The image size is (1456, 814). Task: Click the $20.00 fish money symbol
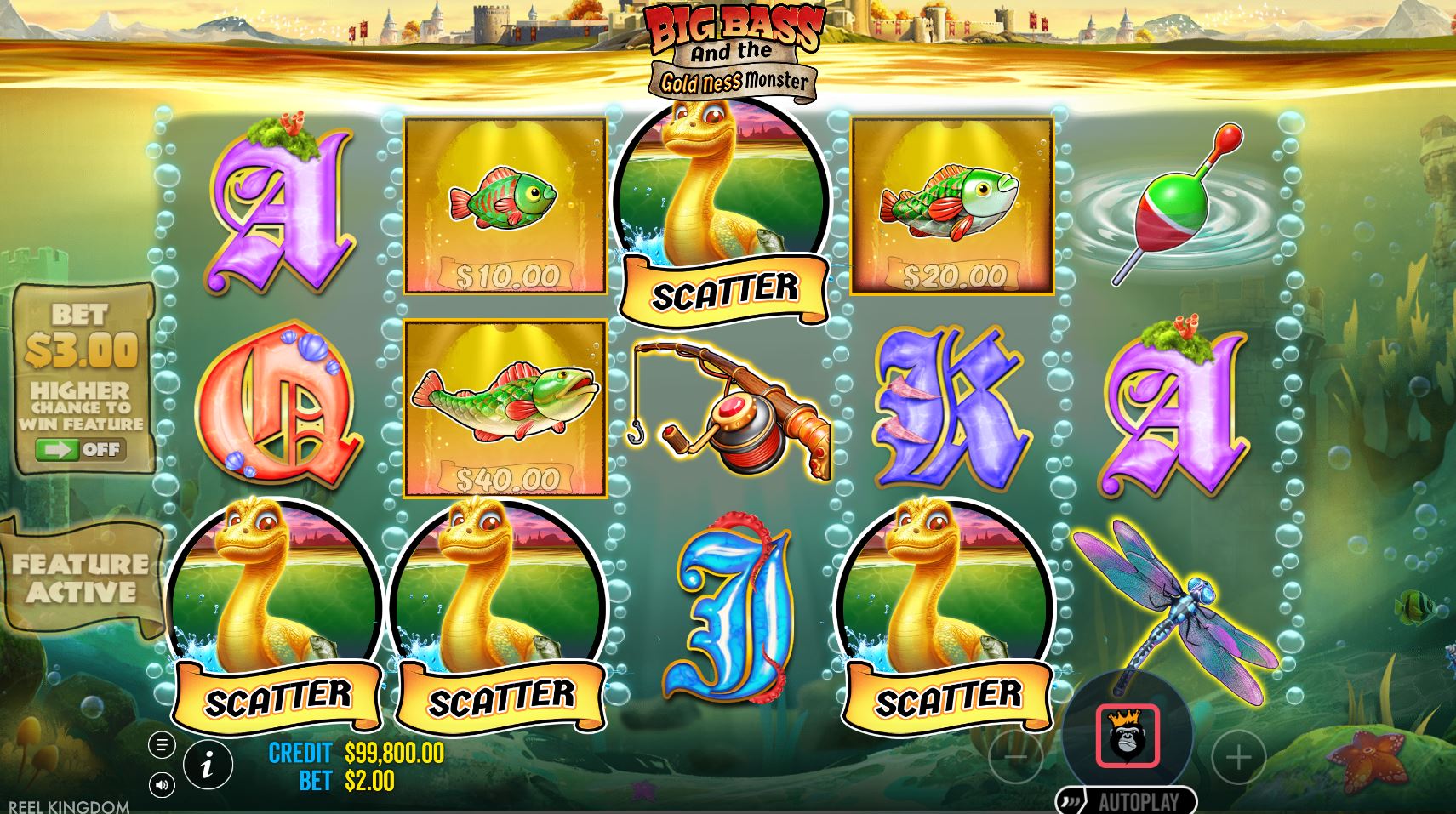click(x=953, y=204)
